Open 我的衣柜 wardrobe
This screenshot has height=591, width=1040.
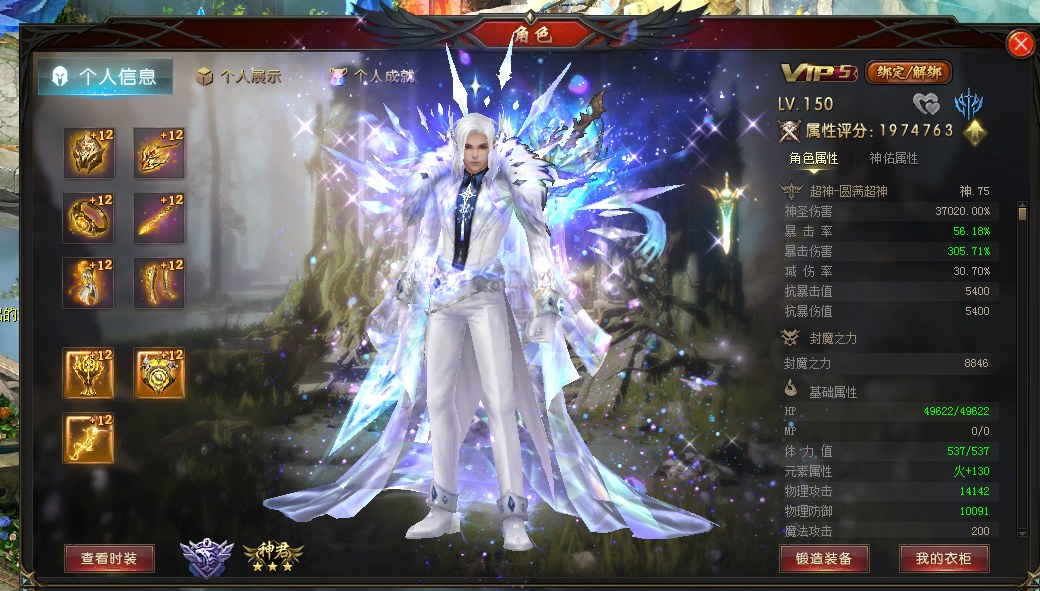(x=944, y=559)
